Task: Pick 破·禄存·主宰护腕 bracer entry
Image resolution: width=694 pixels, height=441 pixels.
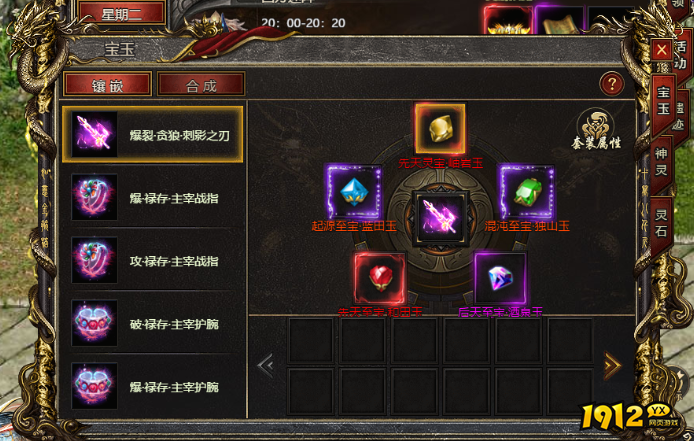Action: click(x=152, y=323)
